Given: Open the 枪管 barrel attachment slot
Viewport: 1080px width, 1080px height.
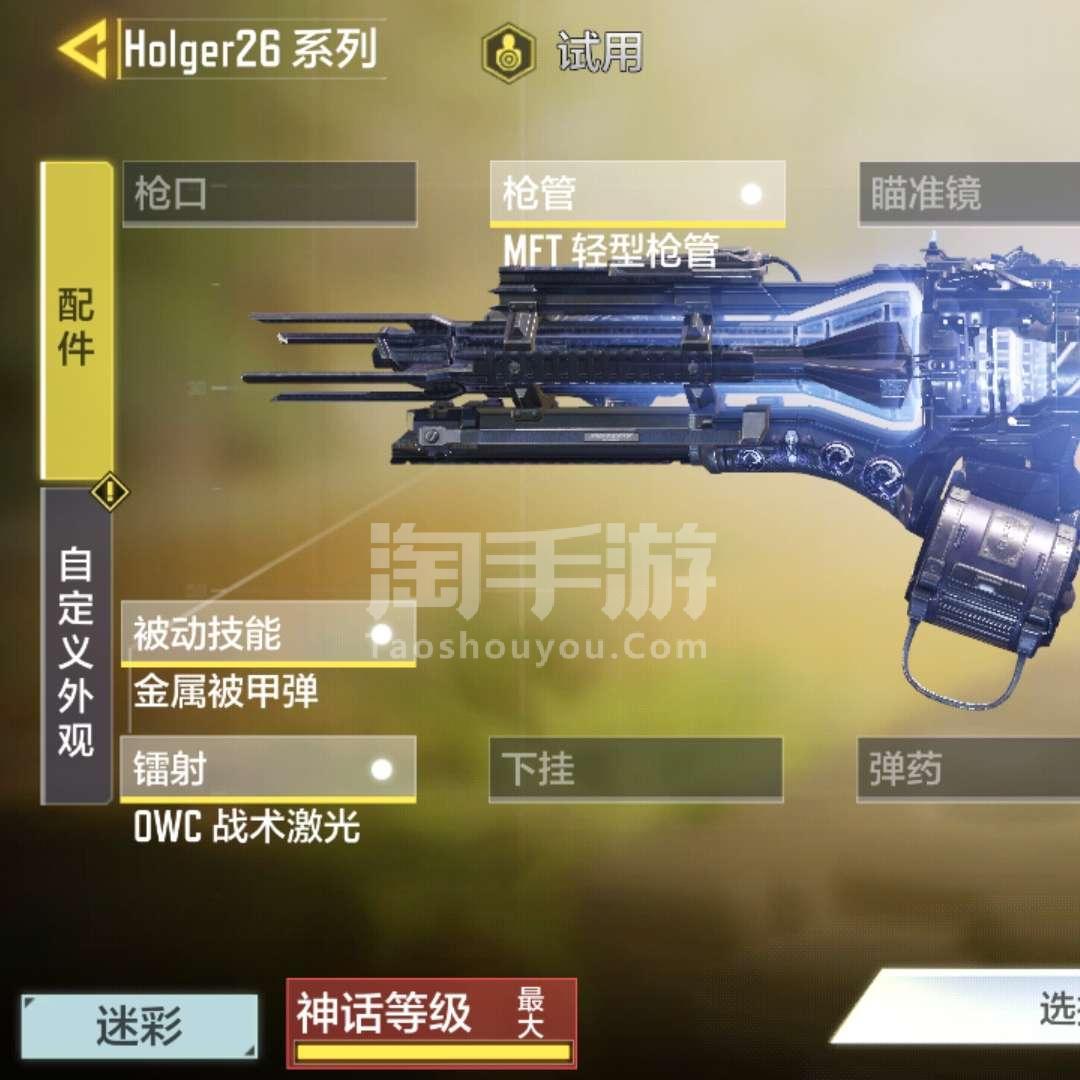Looking at the screenshot, I should point(637,193).
